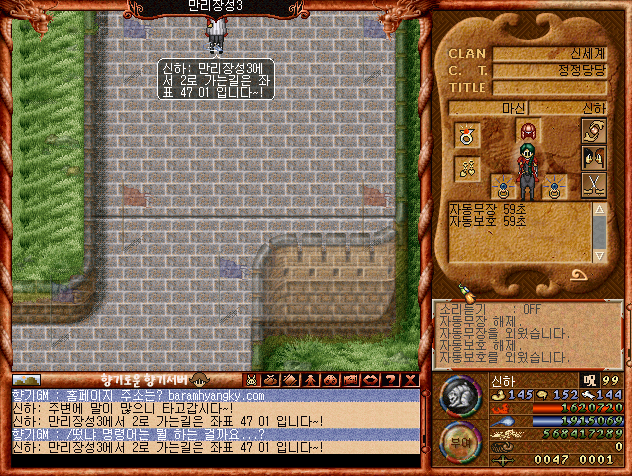Click the rabbit-face icon in the toolbar
This screenshot has width=632, height=476.
(x=252, y=380)
